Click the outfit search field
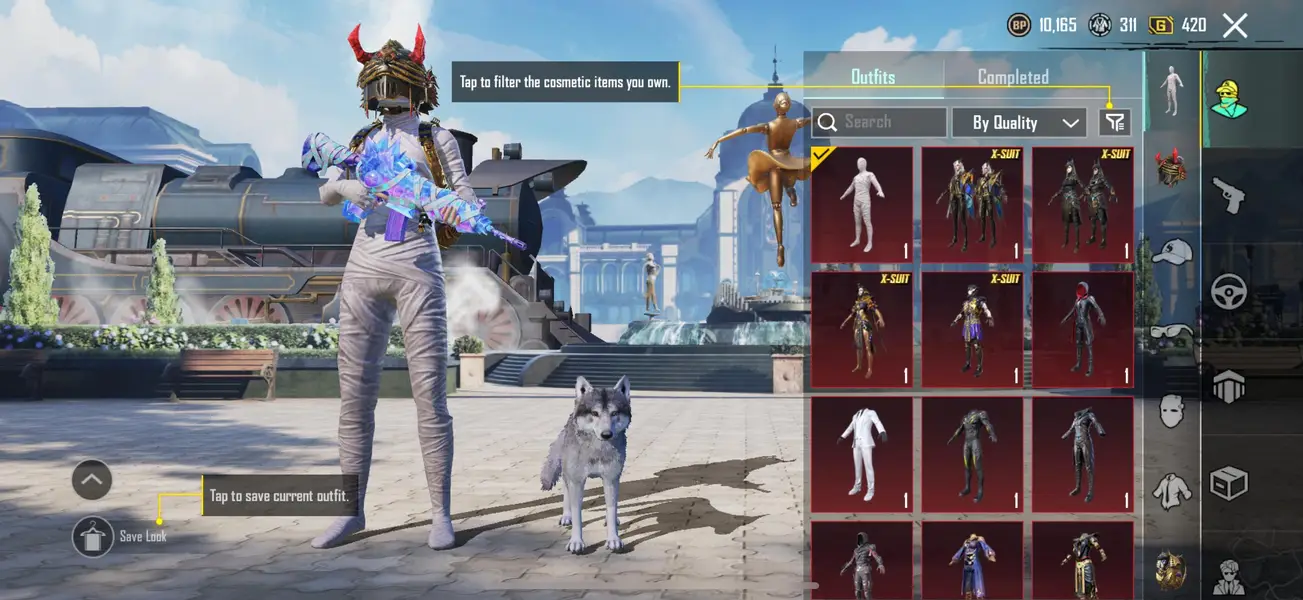 tap(880, 122)
